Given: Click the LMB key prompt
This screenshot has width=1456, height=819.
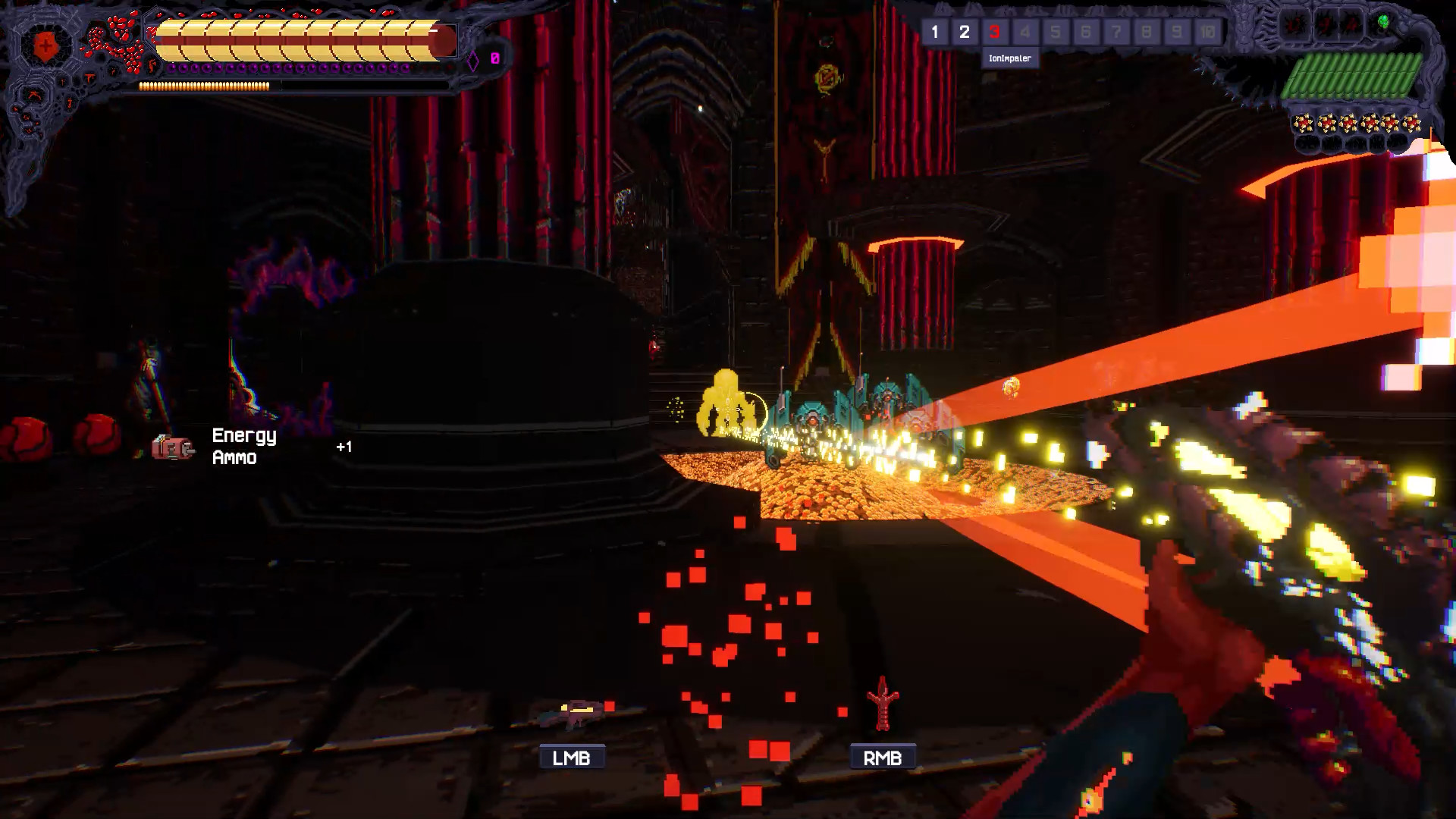Looking at the screenshot, I should tap(571, 755).
